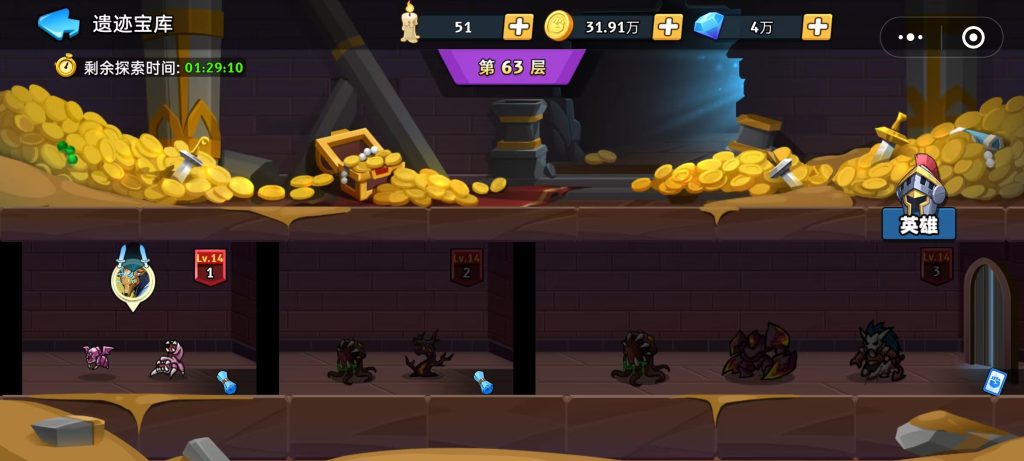Screen dimensions: 1024x461
Task: Select the Lv.14 room 1 banner
Action: tap(210, 267)
